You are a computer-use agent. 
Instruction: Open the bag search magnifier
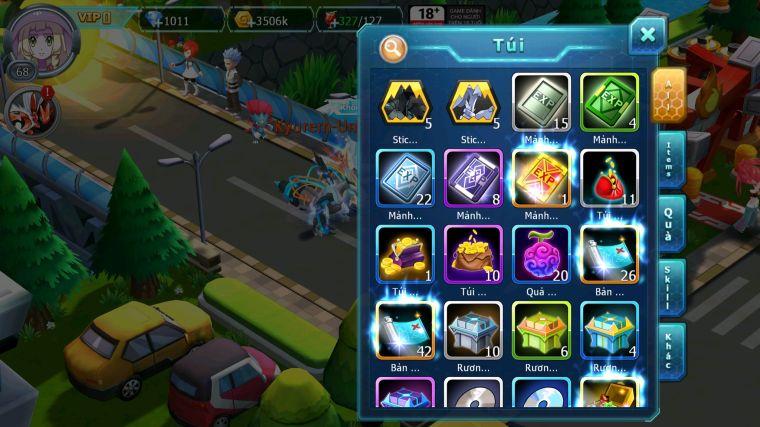(394, 46)
